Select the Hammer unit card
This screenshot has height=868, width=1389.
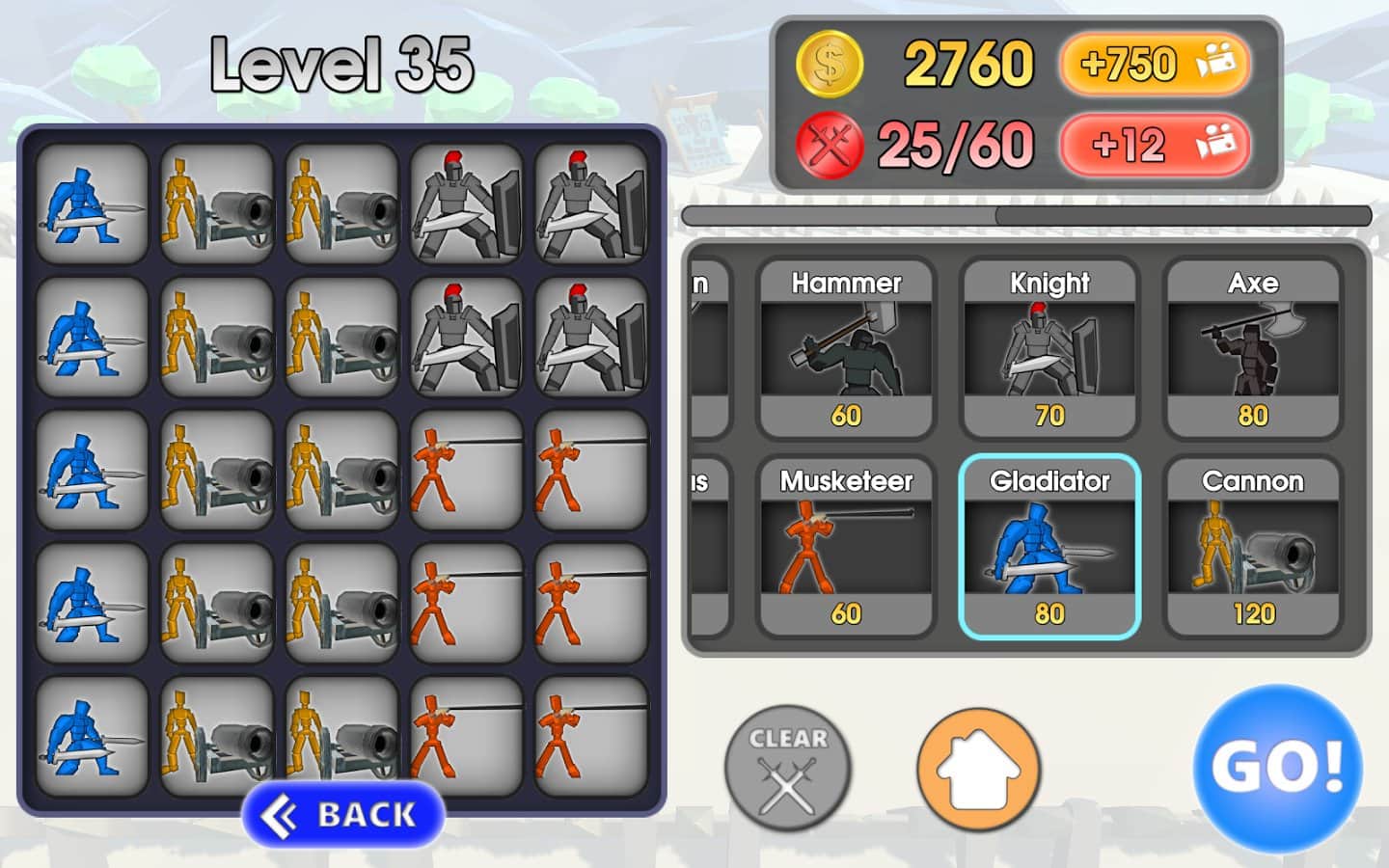(846, 349)
